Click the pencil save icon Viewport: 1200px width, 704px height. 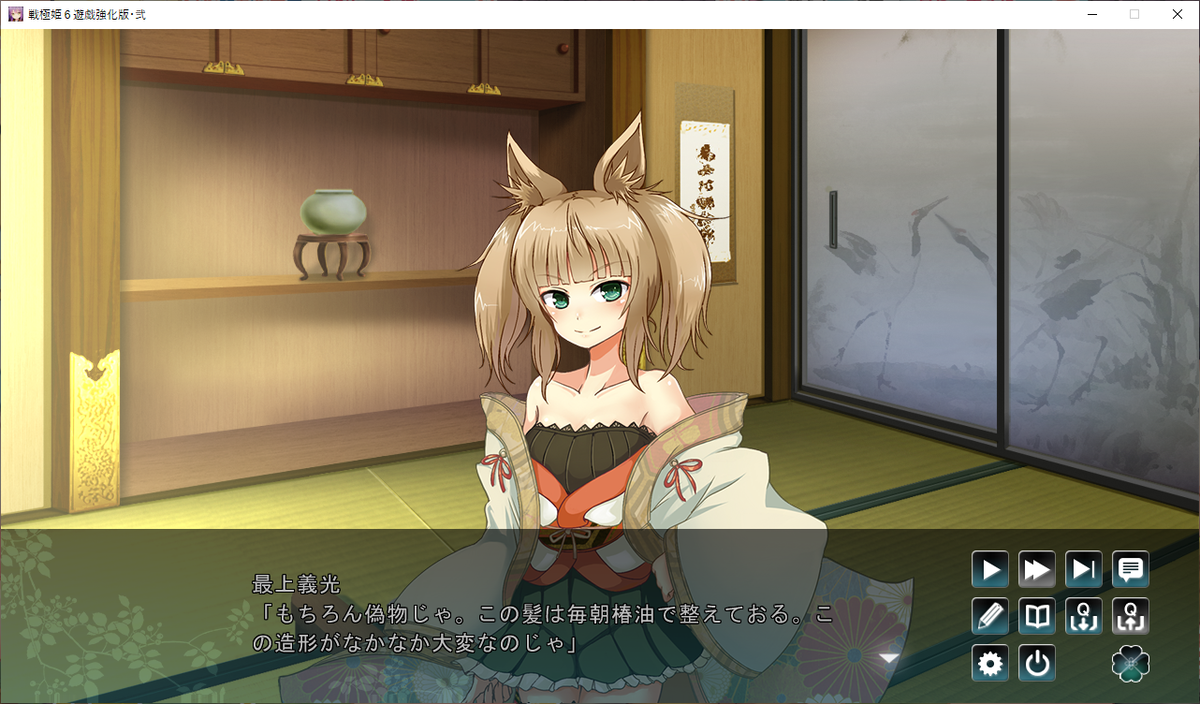coord(990,616)
